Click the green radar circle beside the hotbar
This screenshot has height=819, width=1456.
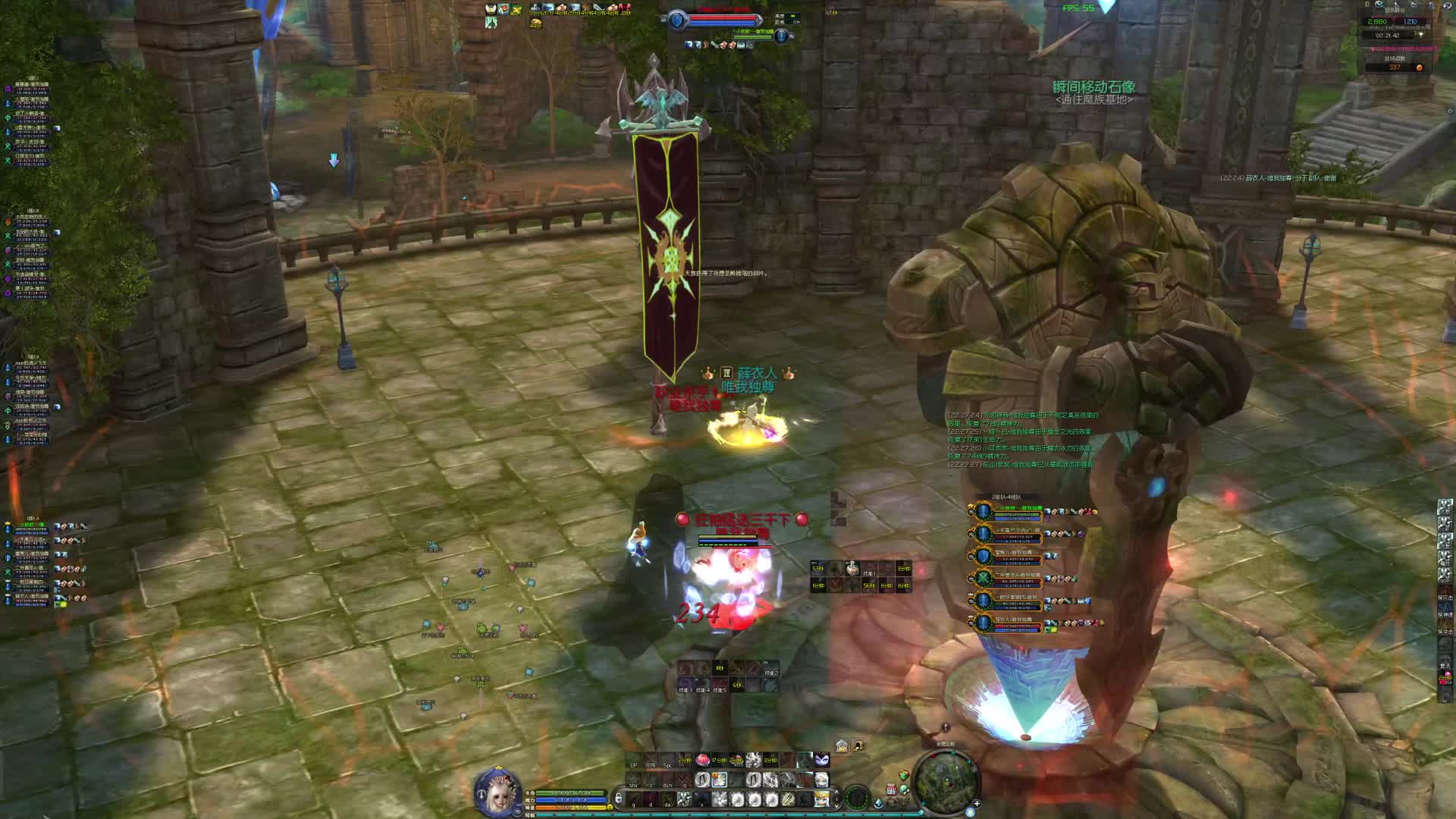coord(858,797)
